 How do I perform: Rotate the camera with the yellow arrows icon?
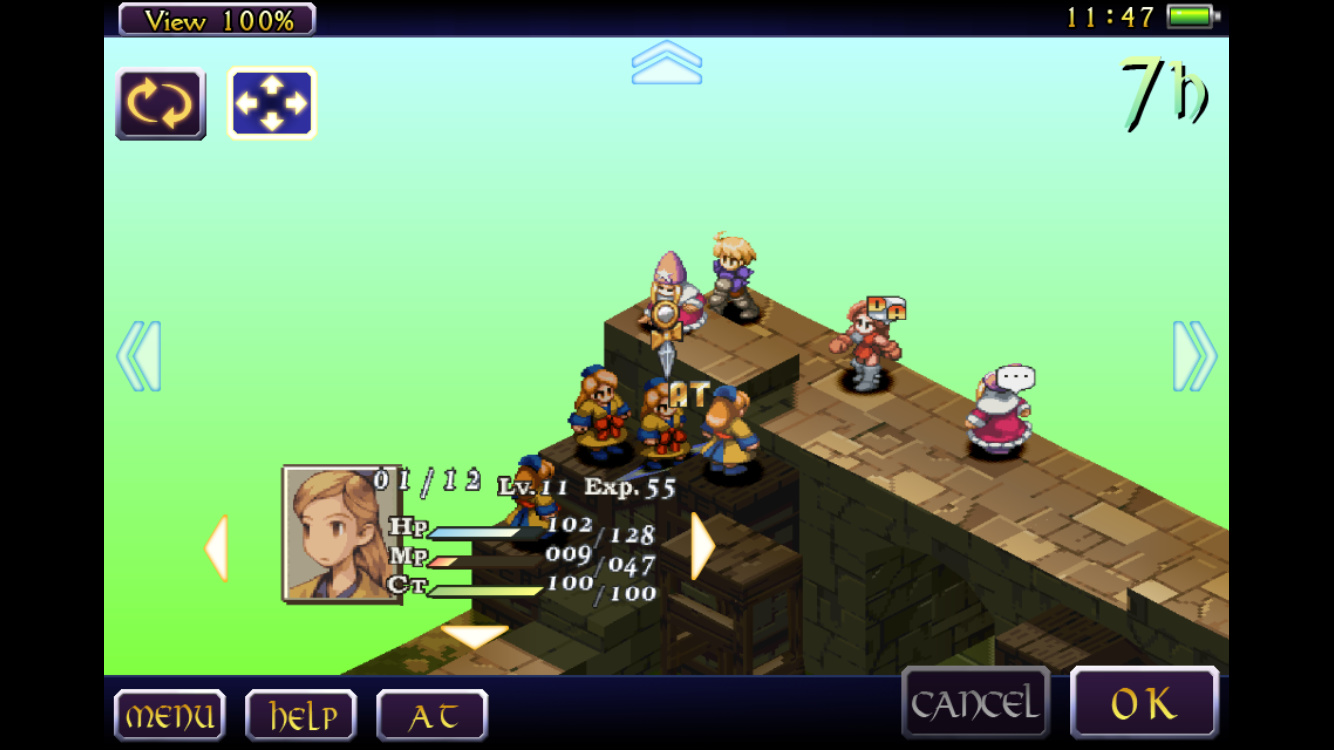point(161,104)
